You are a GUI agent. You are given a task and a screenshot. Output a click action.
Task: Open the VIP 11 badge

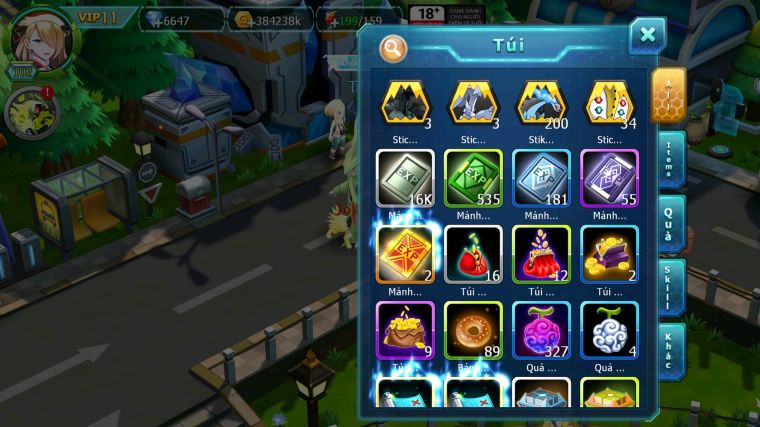96,18
